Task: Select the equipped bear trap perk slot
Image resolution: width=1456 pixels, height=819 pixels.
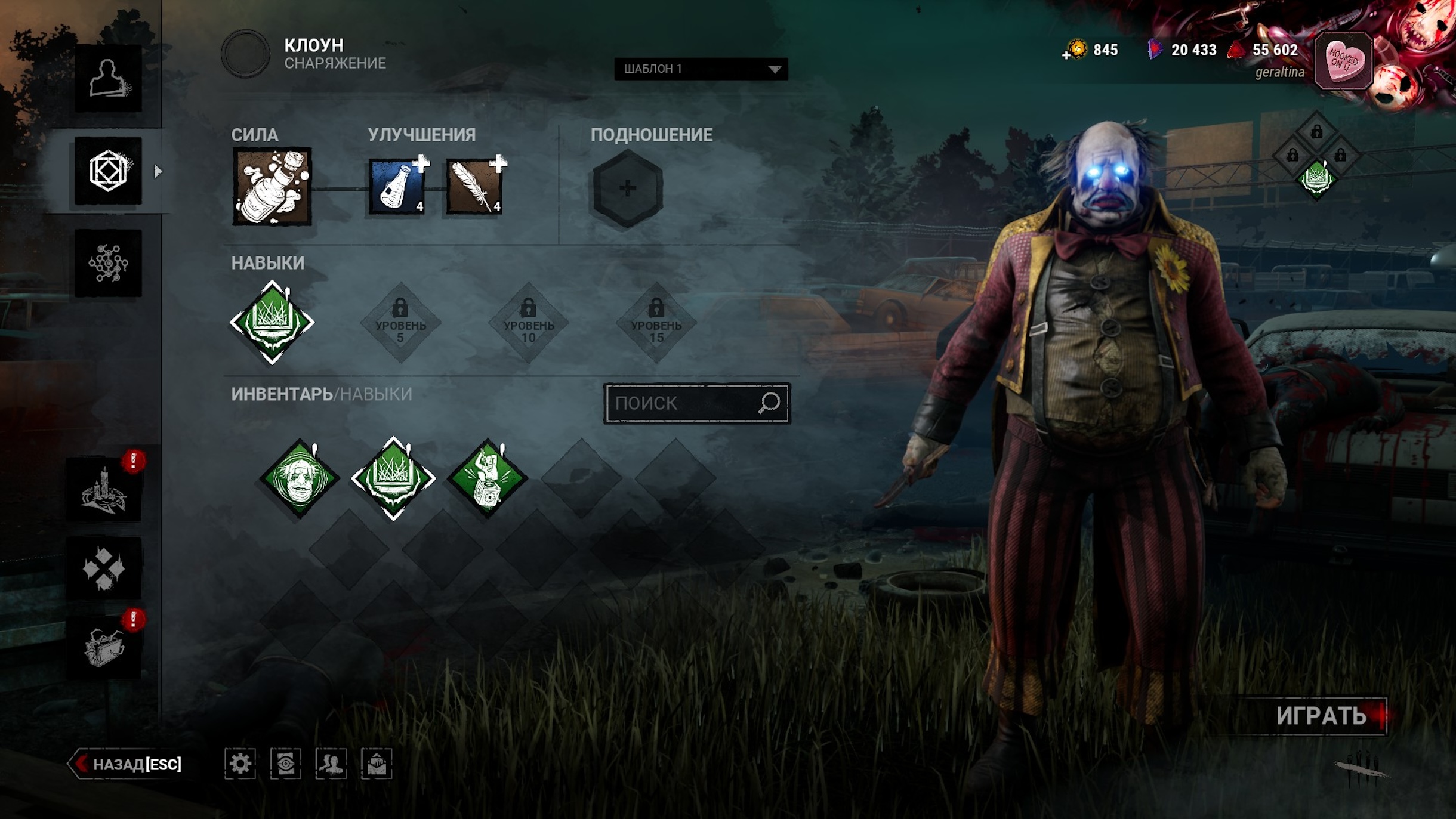Action: 272,322
